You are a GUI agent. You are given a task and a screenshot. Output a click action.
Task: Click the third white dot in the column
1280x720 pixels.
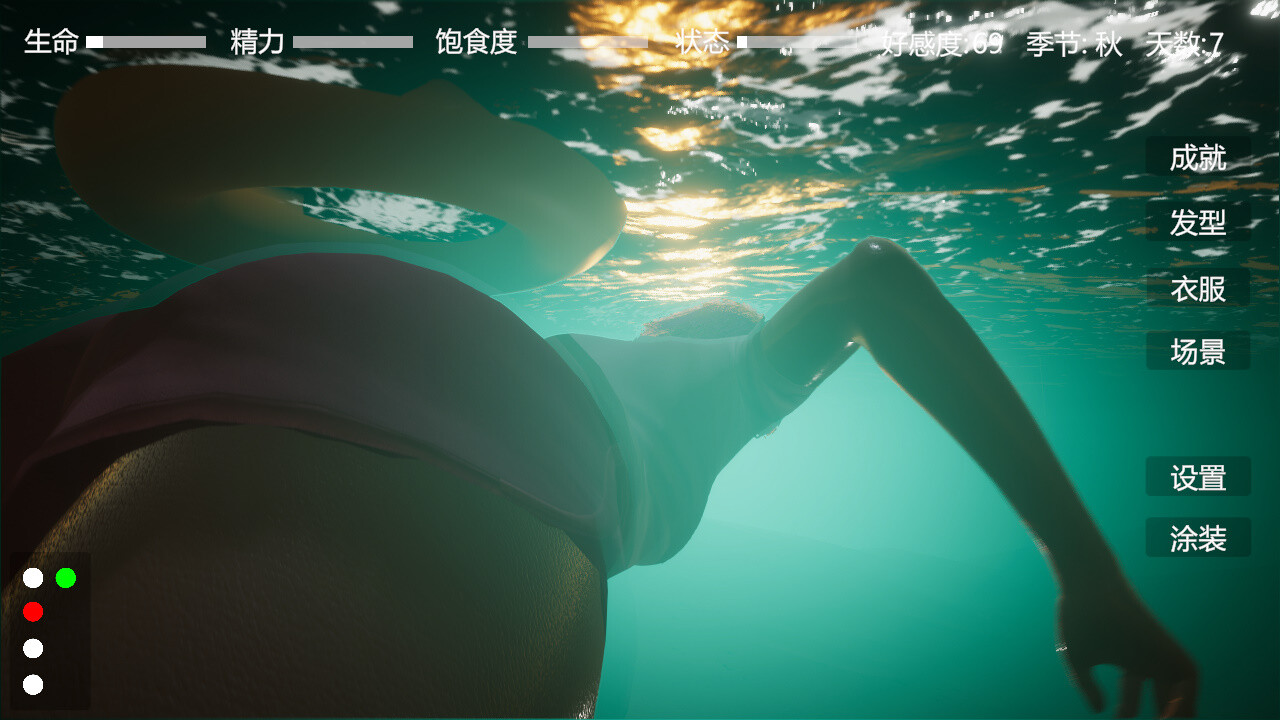click(33, 649)
